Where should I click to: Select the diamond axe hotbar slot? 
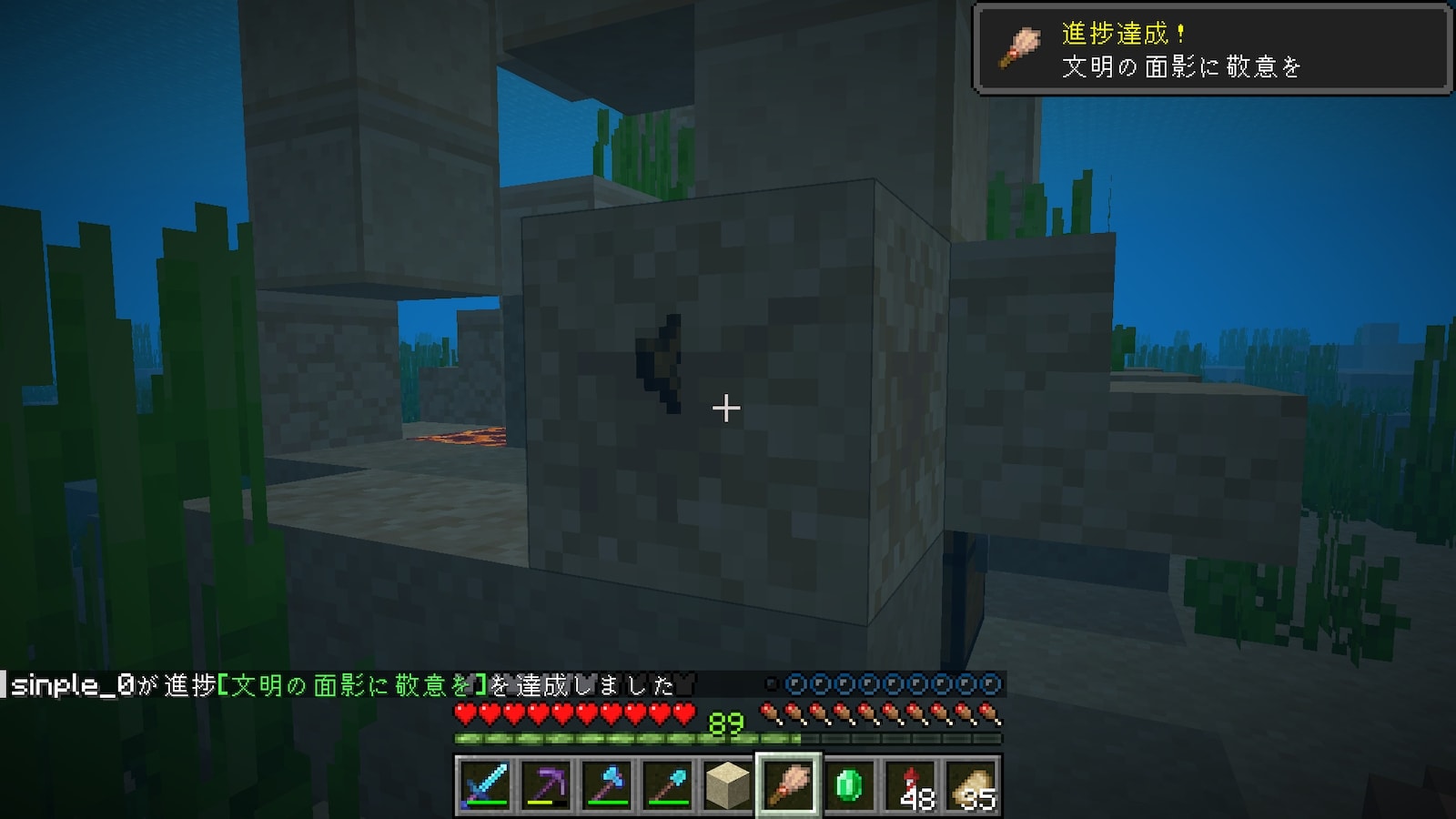607,784
